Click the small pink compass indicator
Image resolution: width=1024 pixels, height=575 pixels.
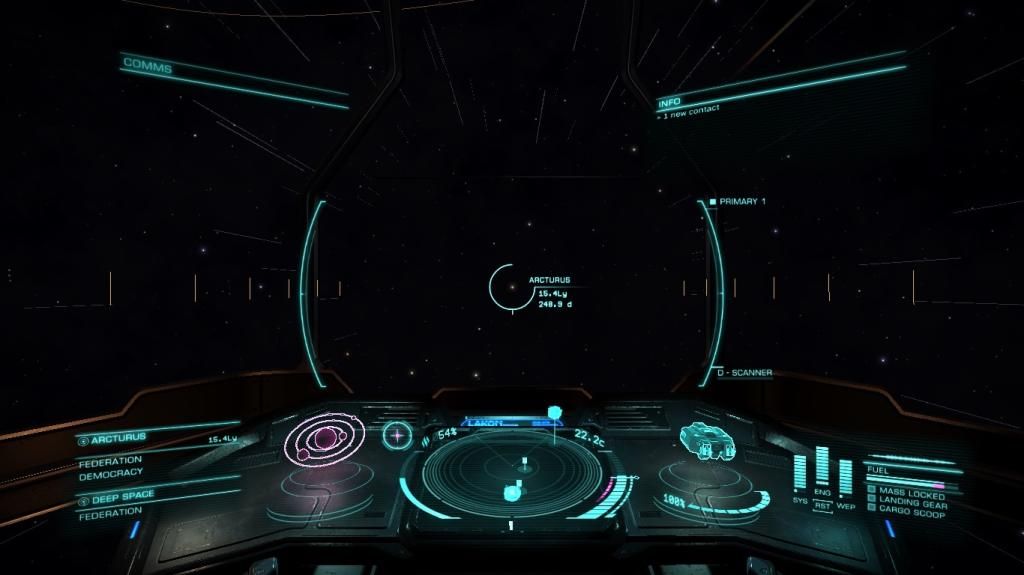point(398,435)
